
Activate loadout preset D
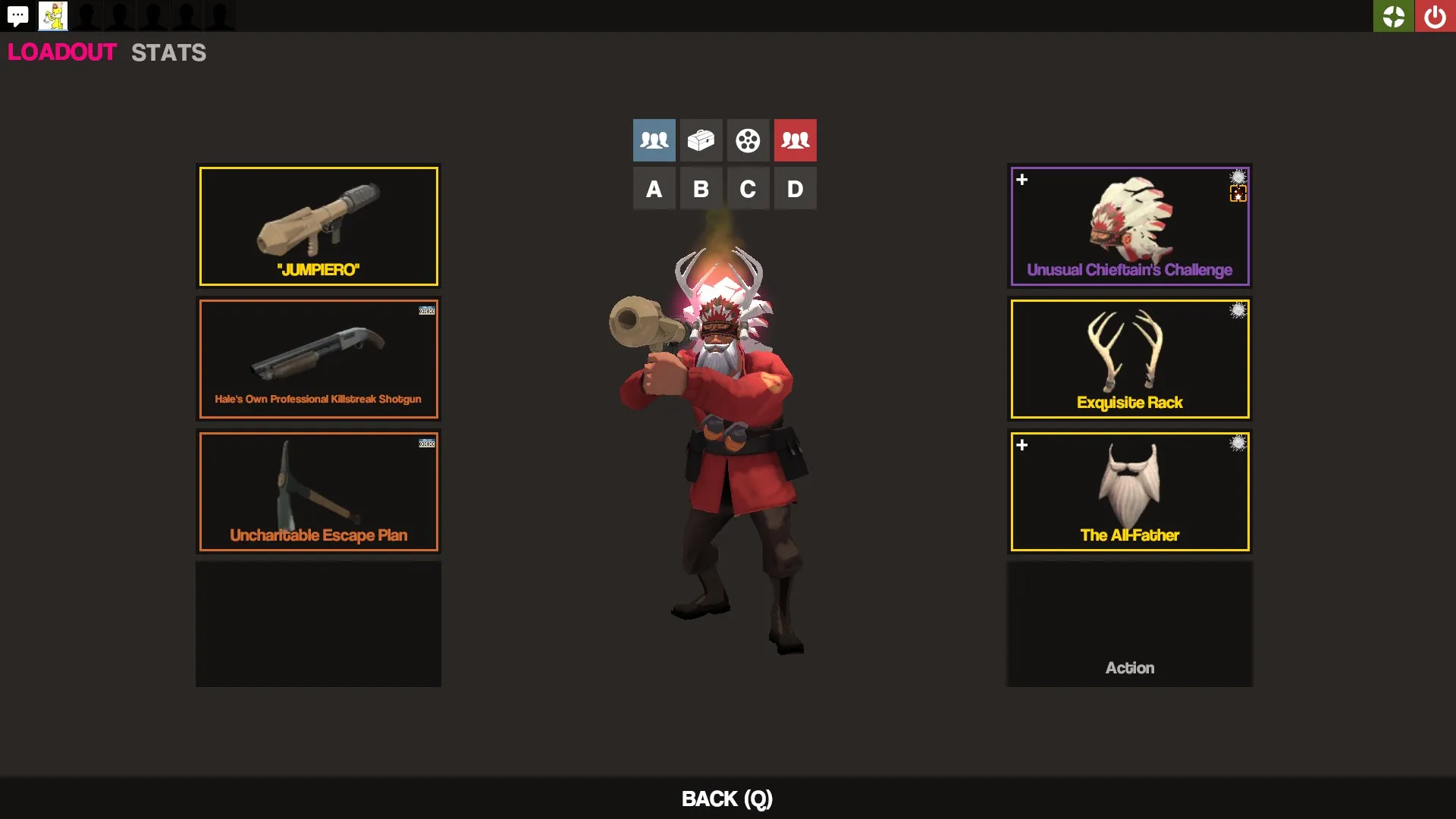(795, 189)
